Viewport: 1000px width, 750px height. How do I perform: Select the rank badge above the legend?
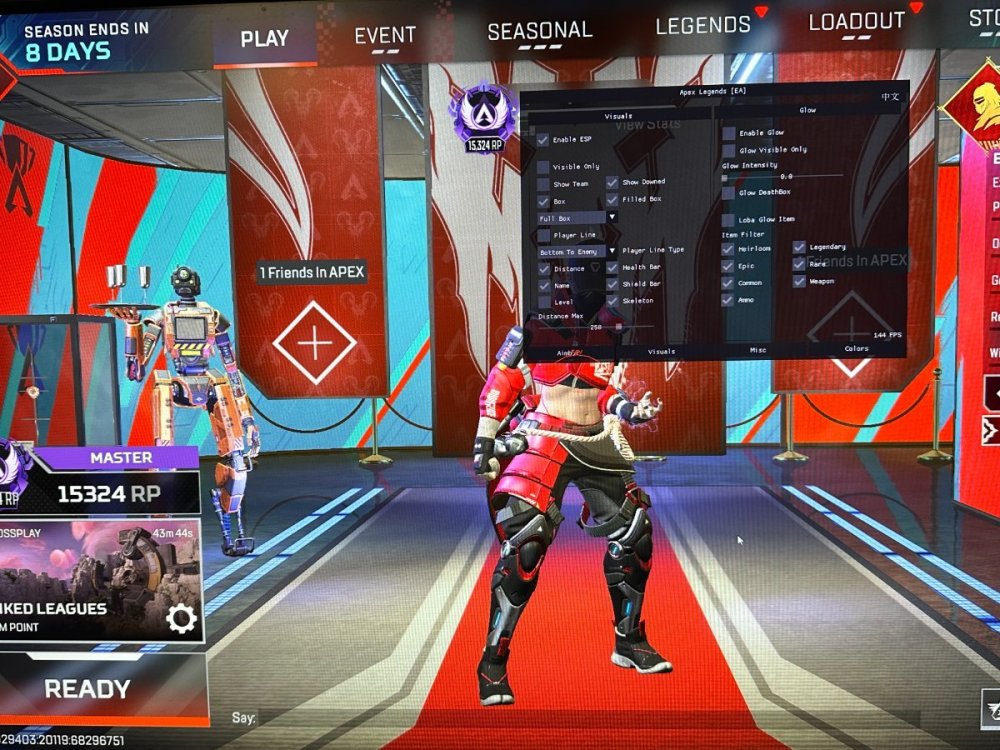[x=483, y=113]
